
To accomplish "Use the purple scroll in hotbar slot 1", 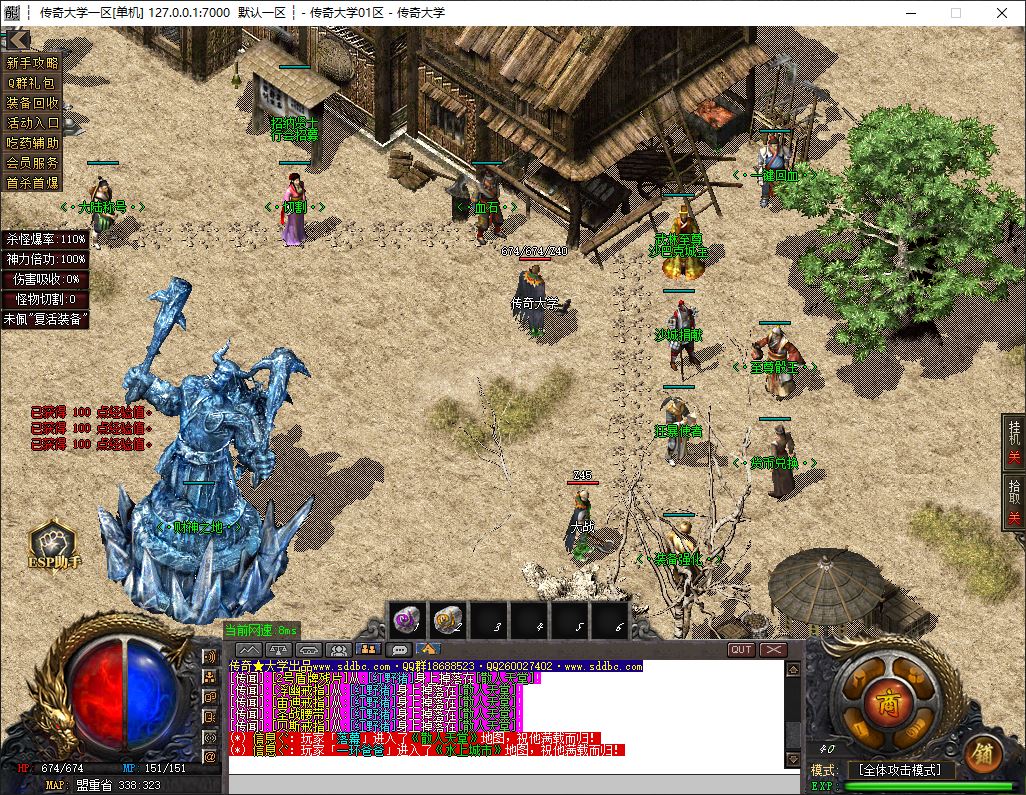I will pos(407,621).
